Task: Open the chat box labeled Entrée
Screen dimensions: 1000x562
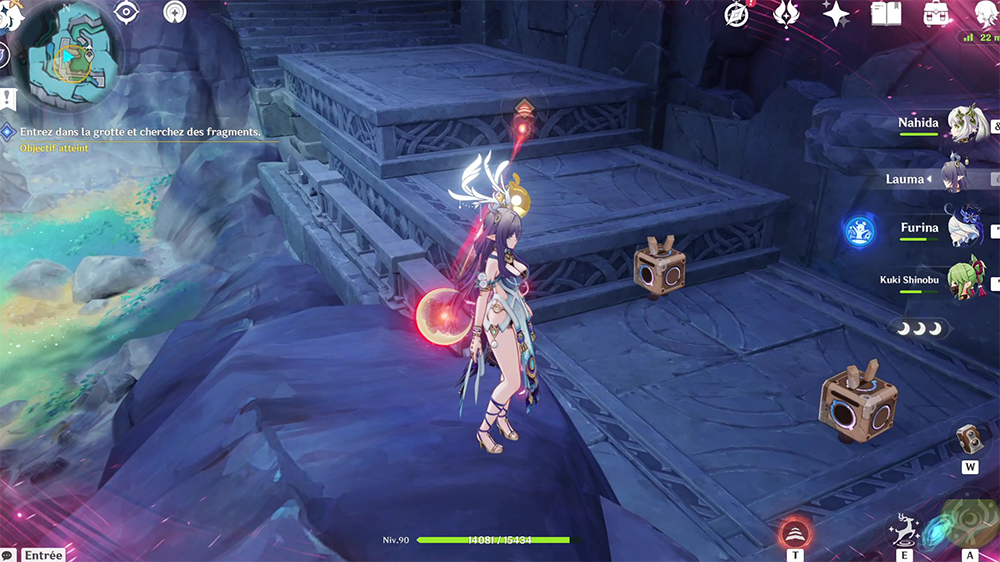Action: (42, 555)
